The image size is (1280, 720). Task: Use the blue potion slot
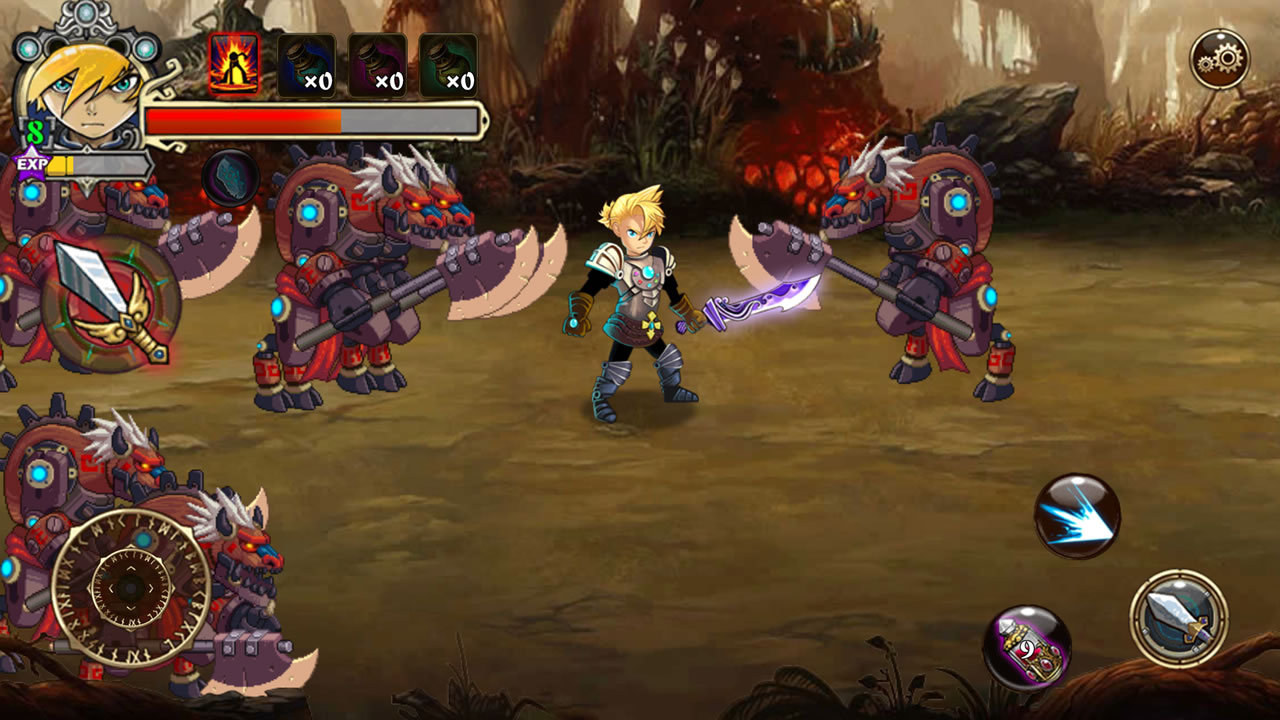click(306, 65)
